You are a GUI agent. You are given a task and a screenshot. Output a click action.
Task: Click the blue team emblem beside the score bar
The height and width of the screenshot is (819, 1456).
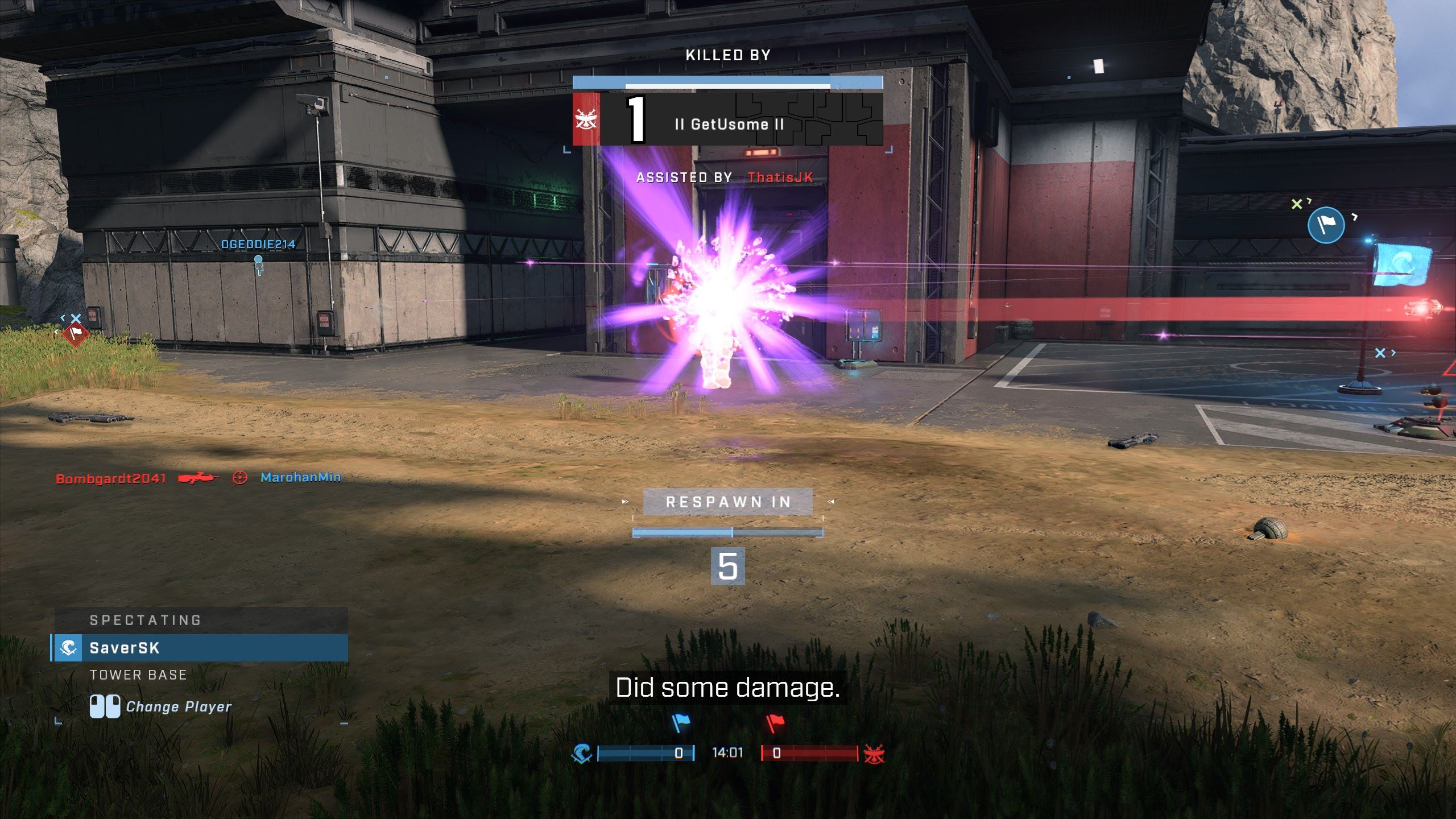[x=582, y=754]
